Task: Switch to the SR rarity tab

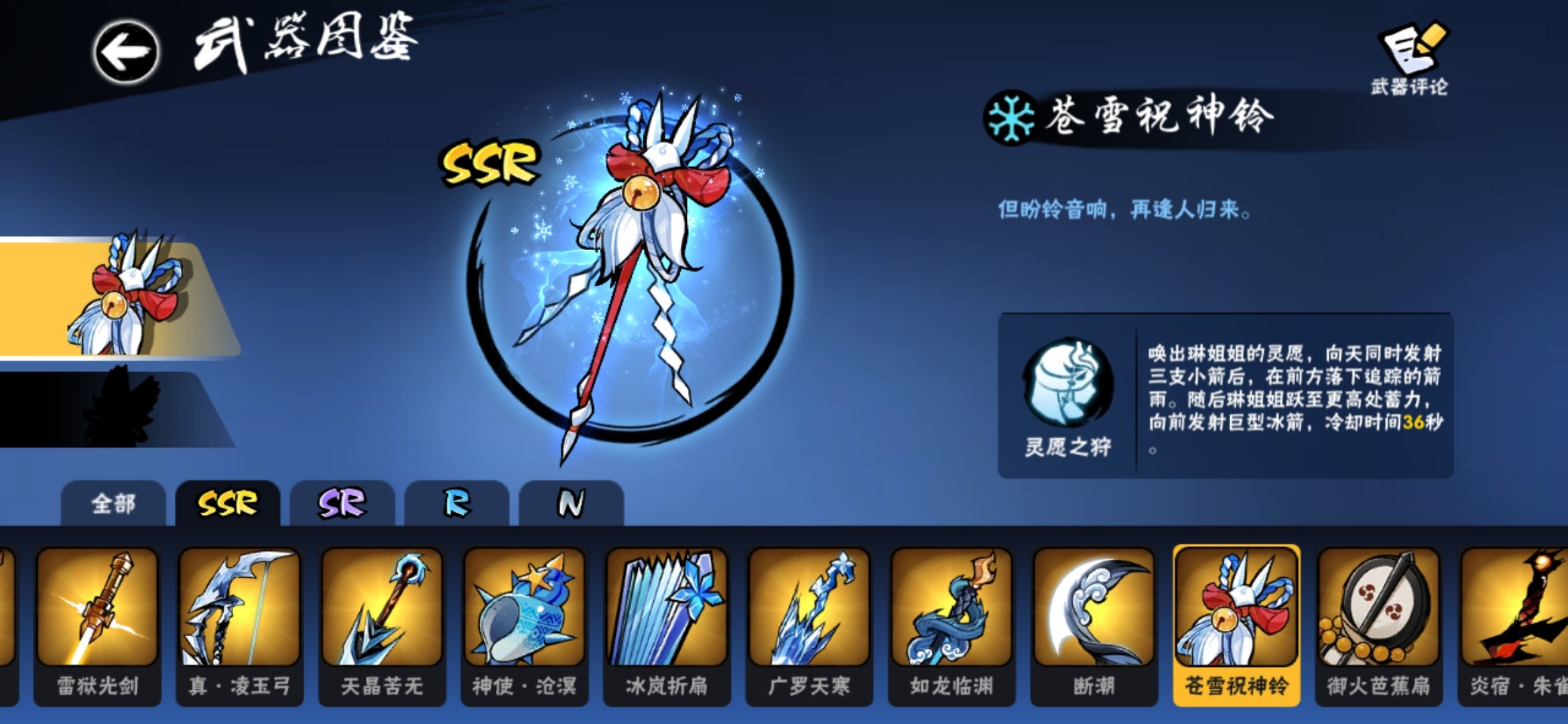Action: tap(342, 504)
